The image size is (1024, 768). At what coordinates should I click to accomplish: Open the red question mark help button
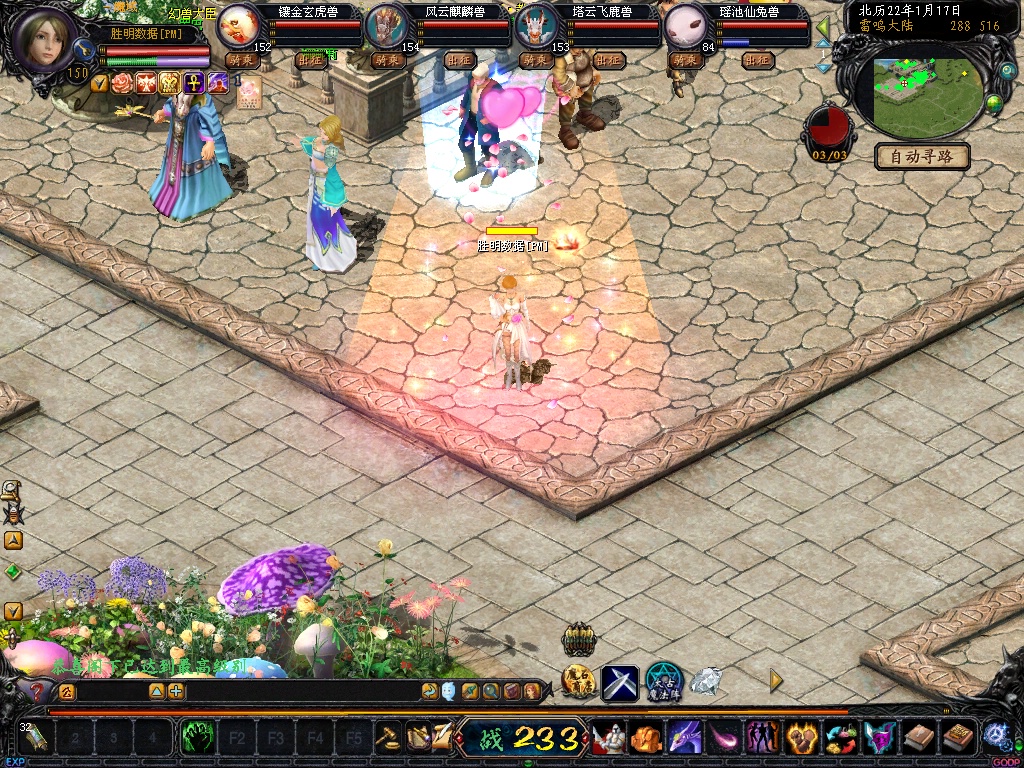coord(37,691)
